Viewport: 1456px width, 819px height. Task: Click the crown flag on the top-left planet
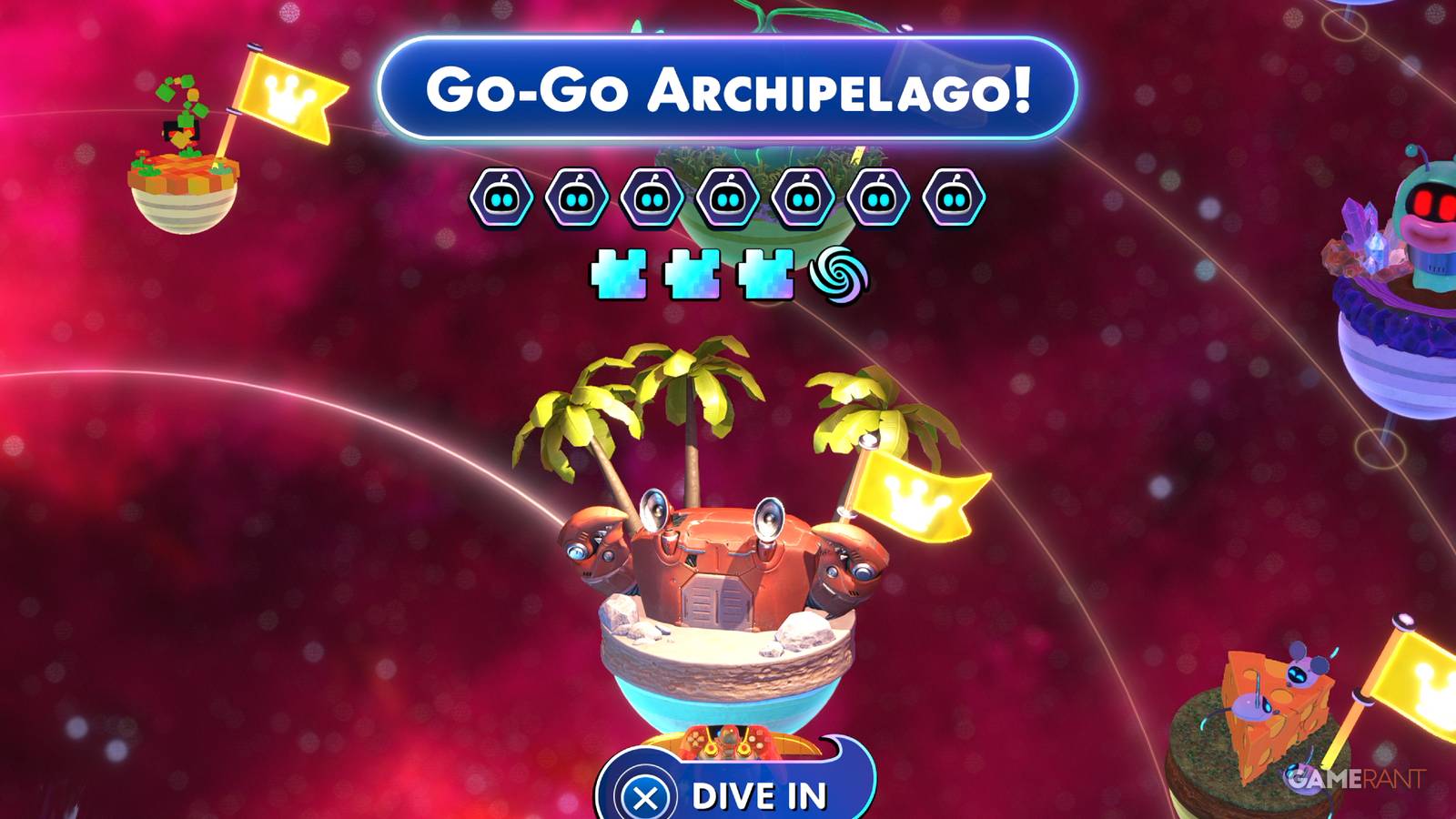tap(291, 96)
